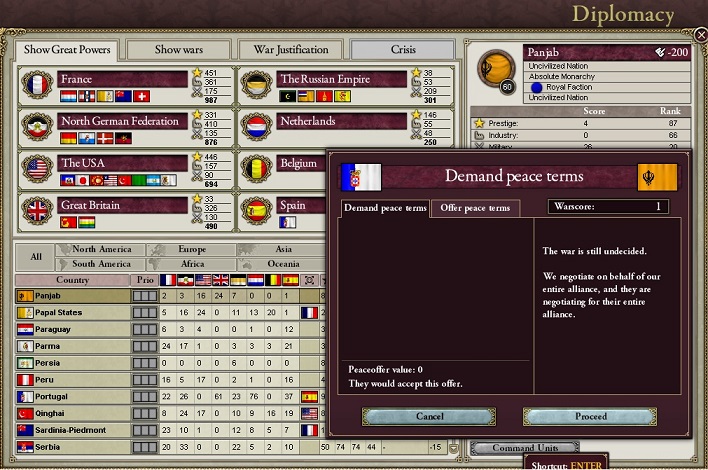Image resolution: width=708 pixels, height=470 pixels.
Task: Pick Great Britain from great powers
Action: (122, 205)
